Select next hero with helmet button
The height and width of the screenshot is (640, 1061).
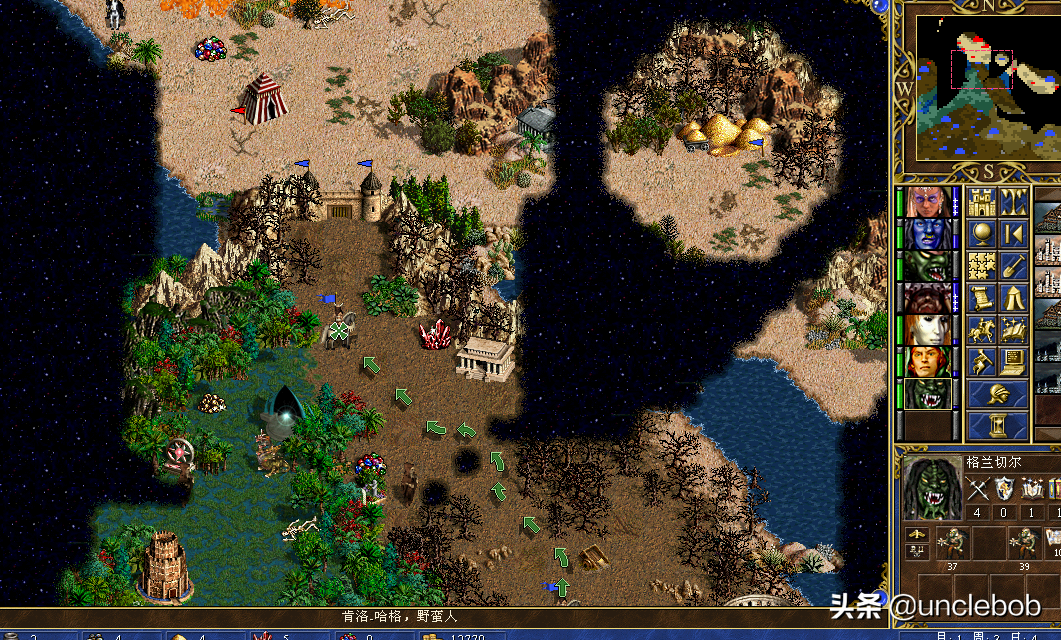point(997,393)
